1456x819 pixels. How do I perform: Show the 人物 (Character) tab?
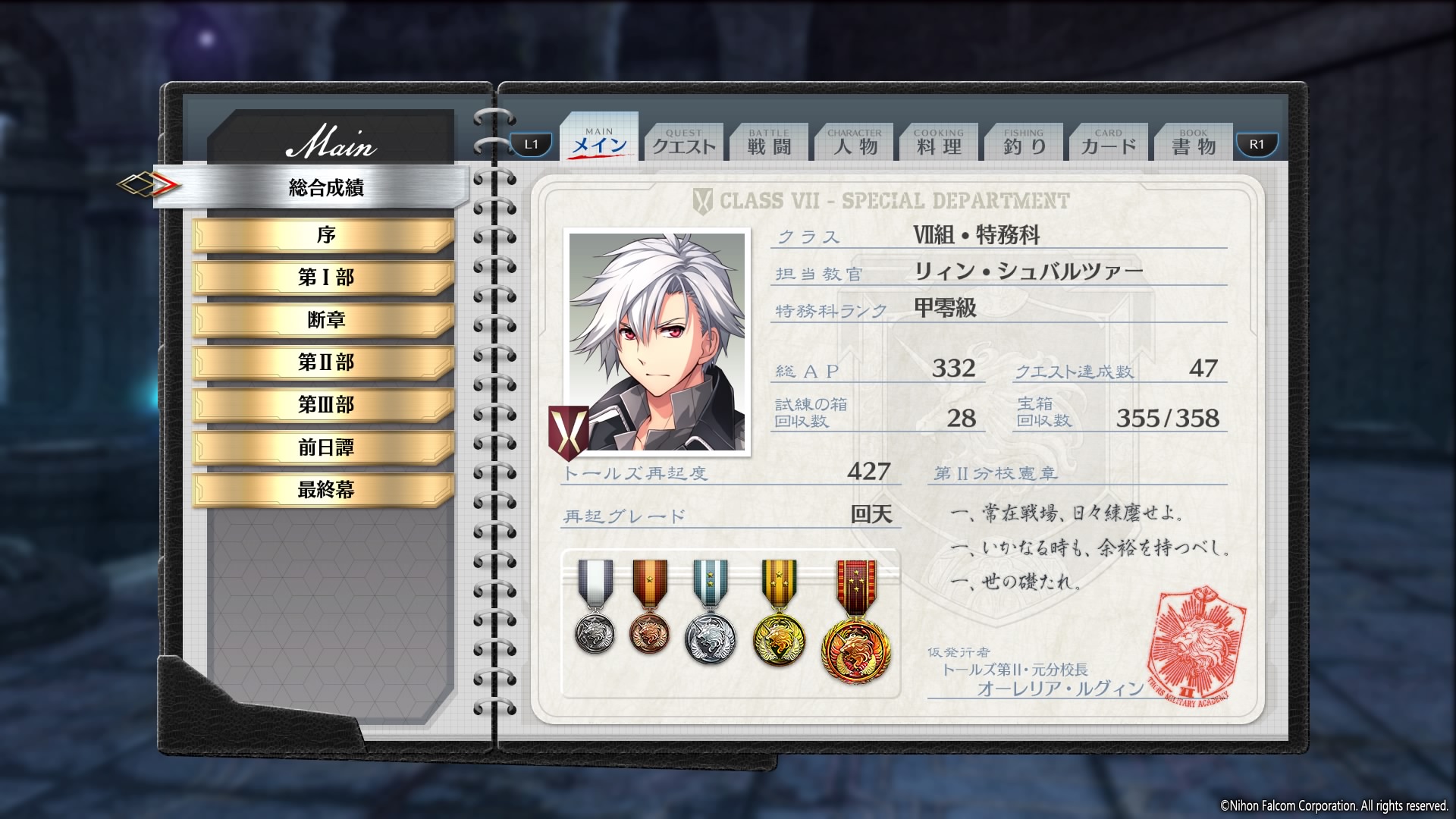point(855,143)
